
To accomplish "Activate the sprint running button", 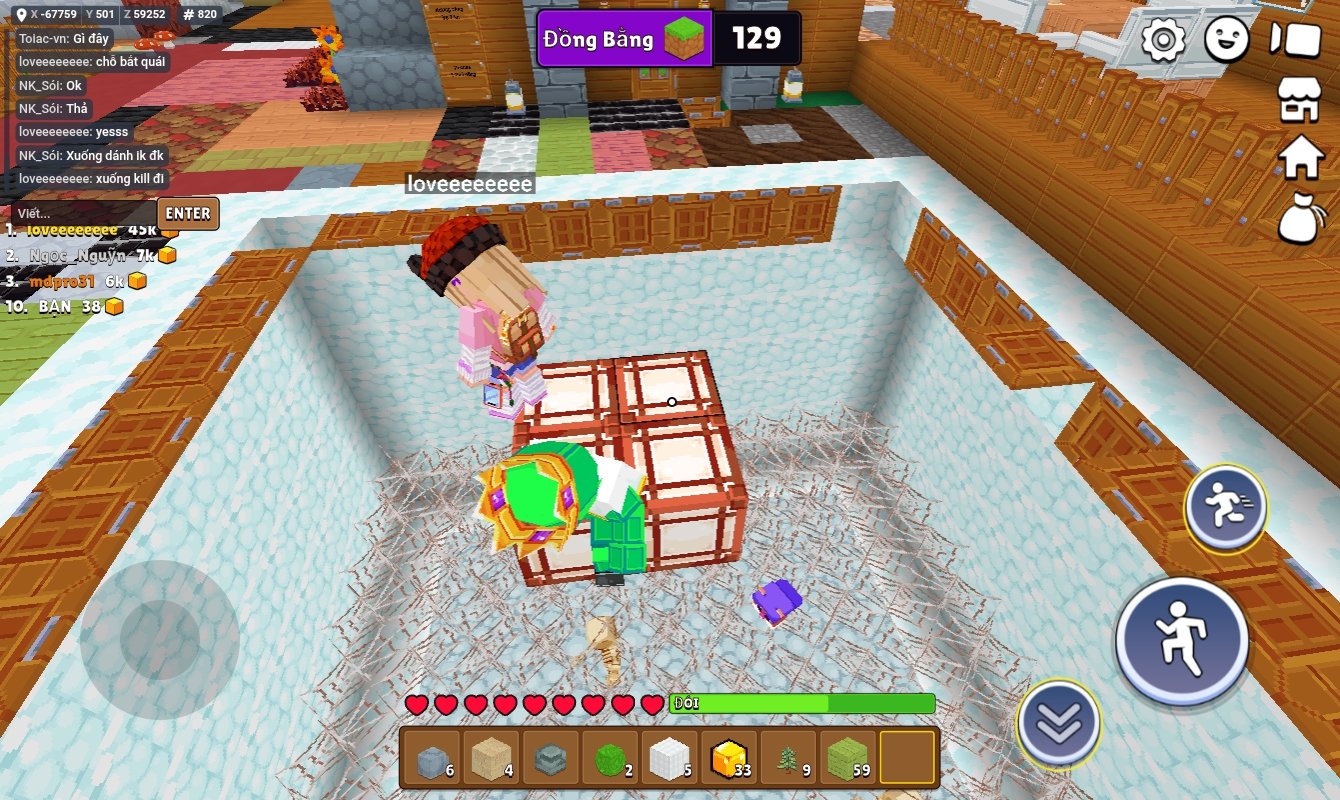I will click(x=1225, y=508).
